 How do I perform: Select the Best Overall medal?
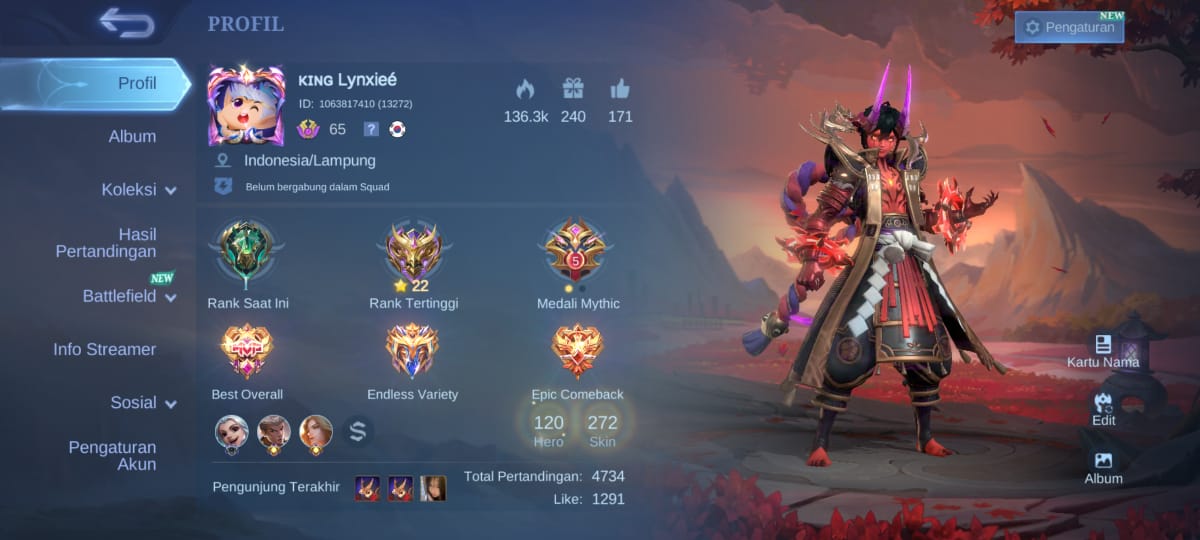247,351
